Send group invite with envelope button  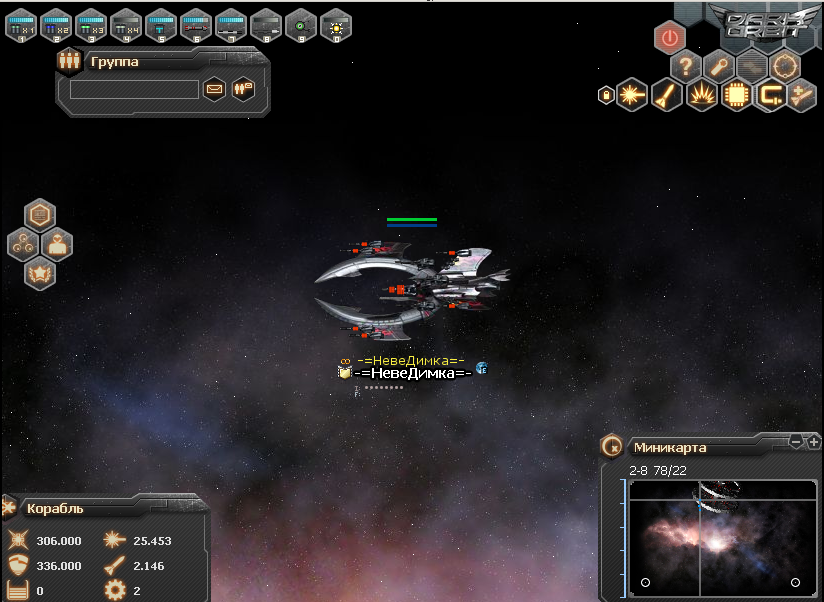(x=214, y=89)
